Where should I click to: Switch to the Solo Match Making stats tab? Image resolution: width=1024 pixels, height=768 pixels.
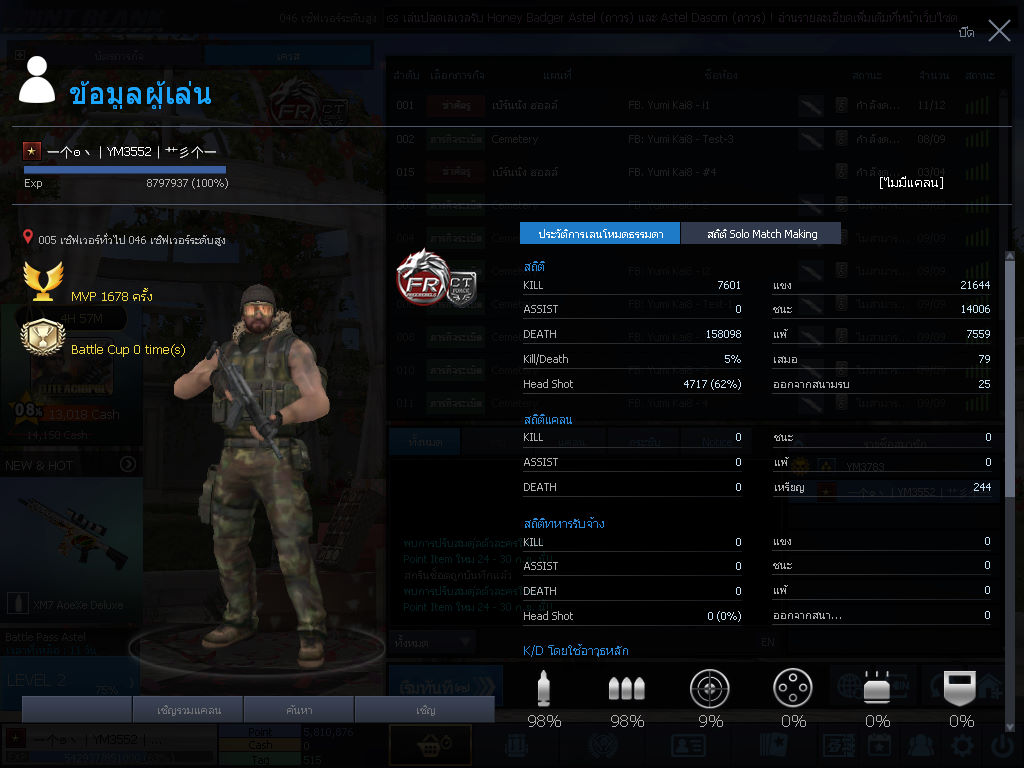pyautogui.click(x=761, y=234)
